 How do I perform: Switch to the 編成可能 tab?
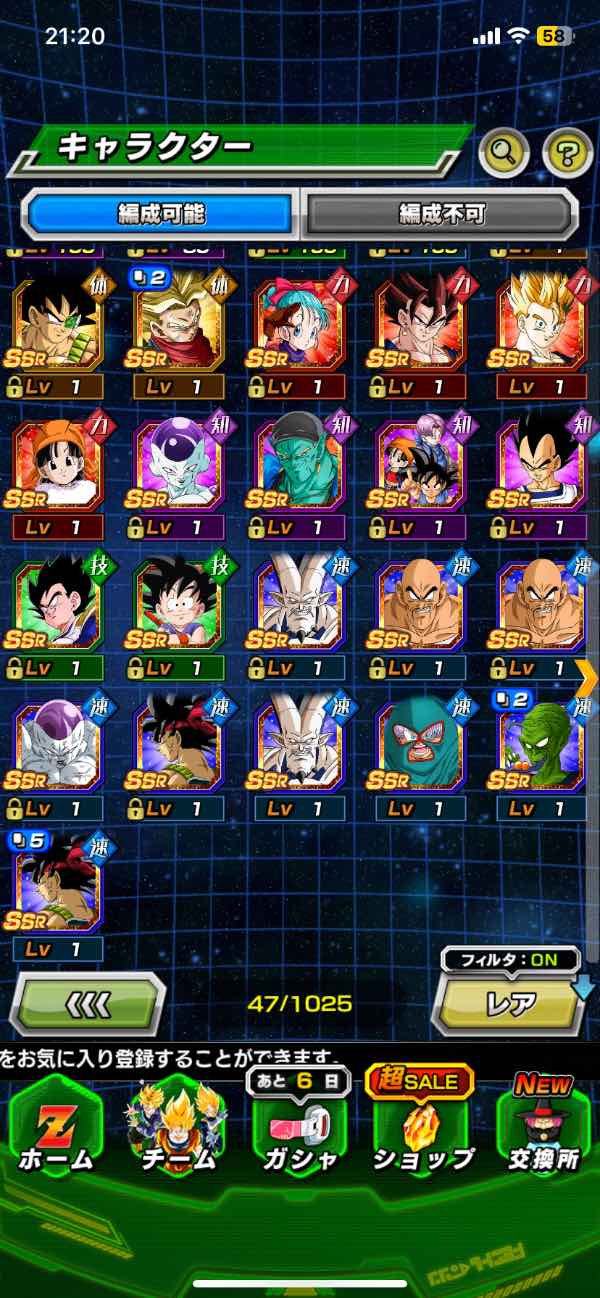(161, 213)
